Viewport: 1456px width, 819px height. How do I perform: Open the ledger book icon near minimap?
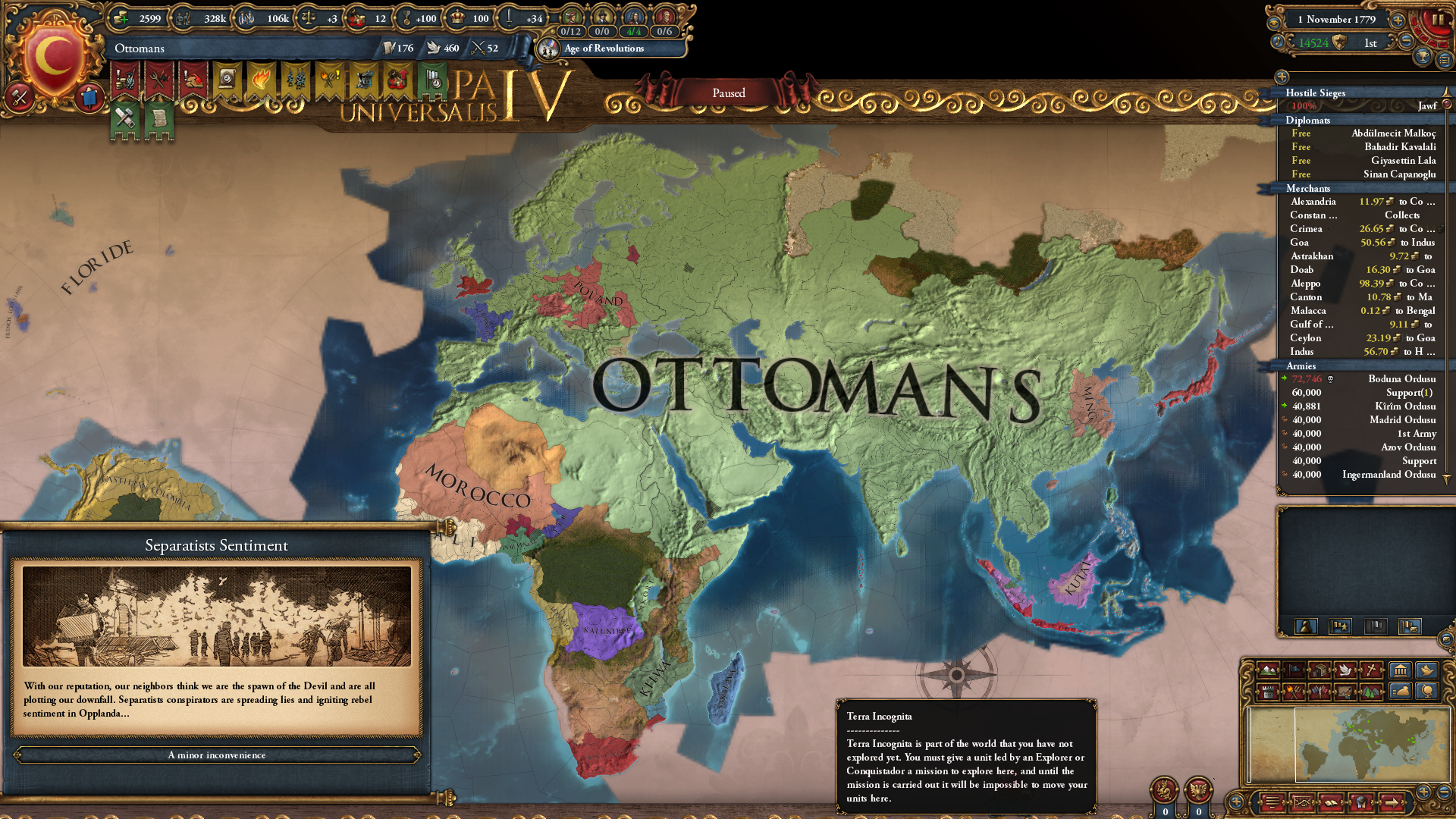pos(1331,802)
